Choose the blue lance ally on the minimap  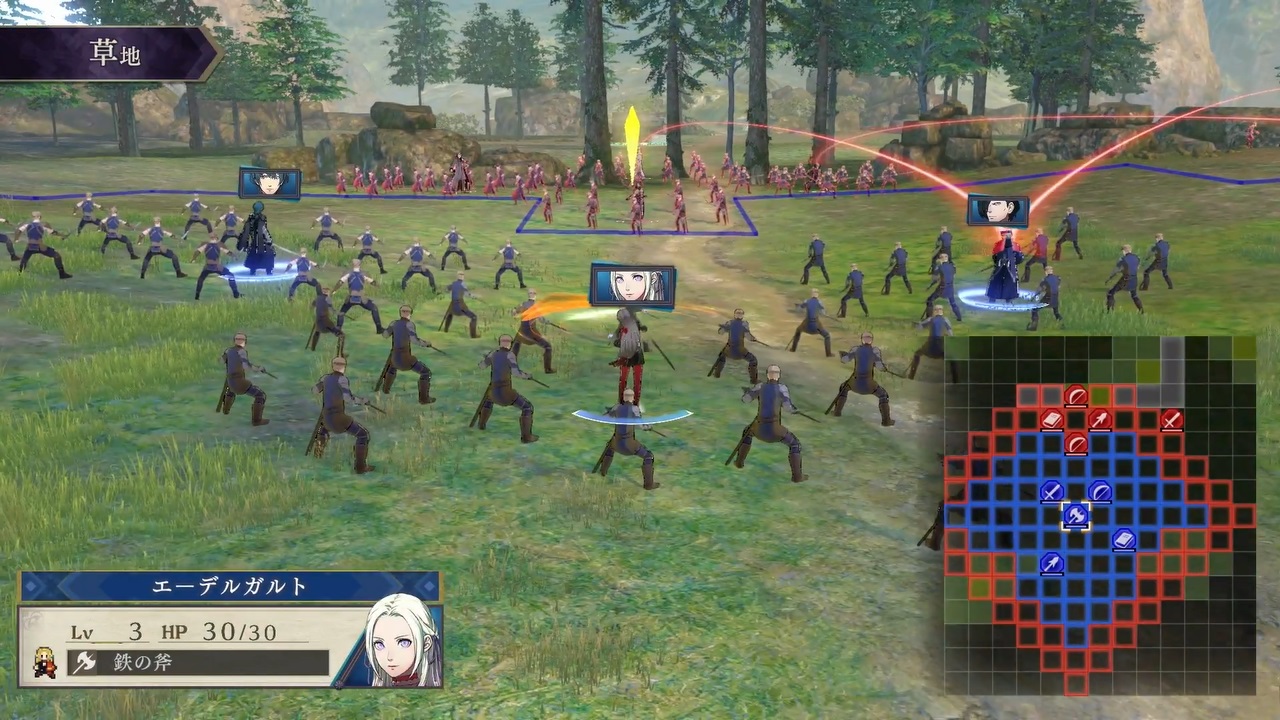[1051, 564]
